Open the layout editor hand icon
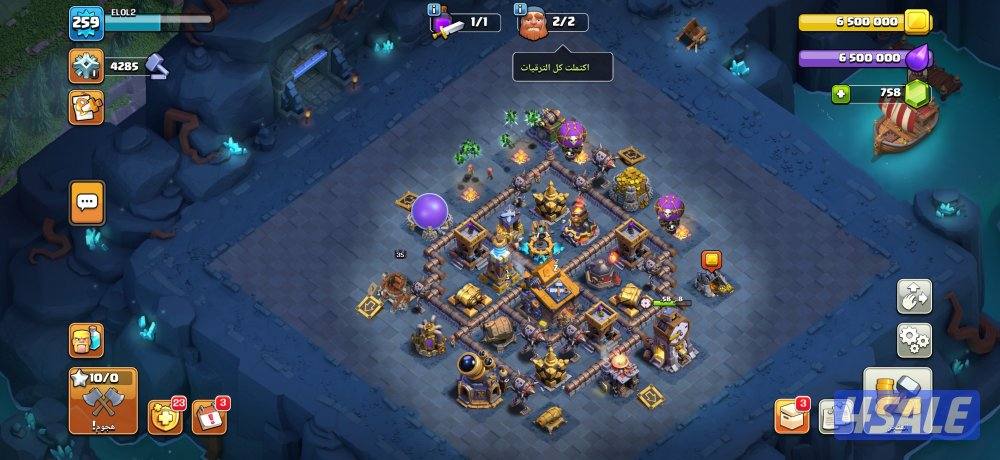Viewport: 1000px width, 460px height. 913,295
